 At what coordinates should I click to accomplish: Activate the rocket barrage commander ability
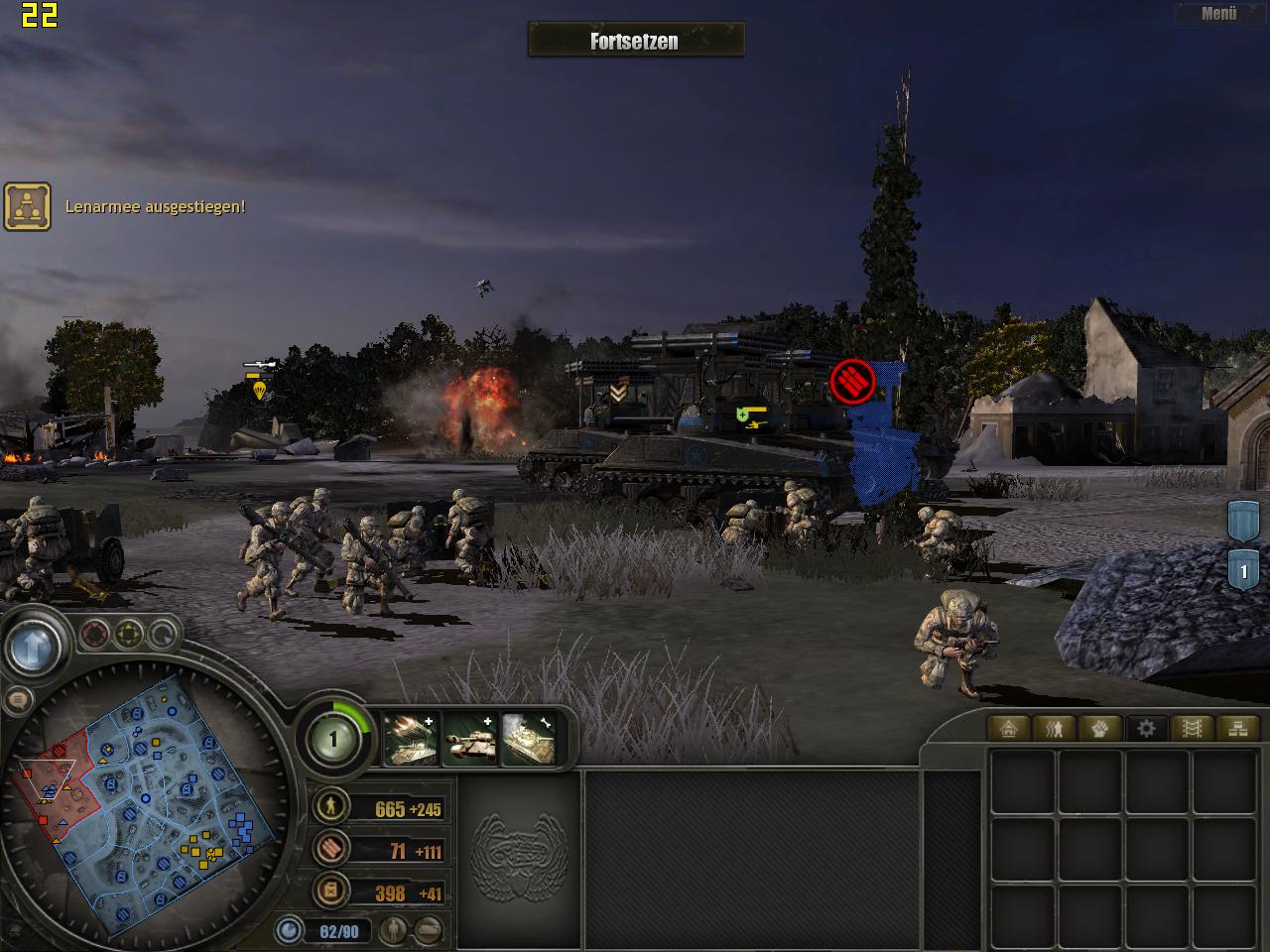(x=411, y=739)
